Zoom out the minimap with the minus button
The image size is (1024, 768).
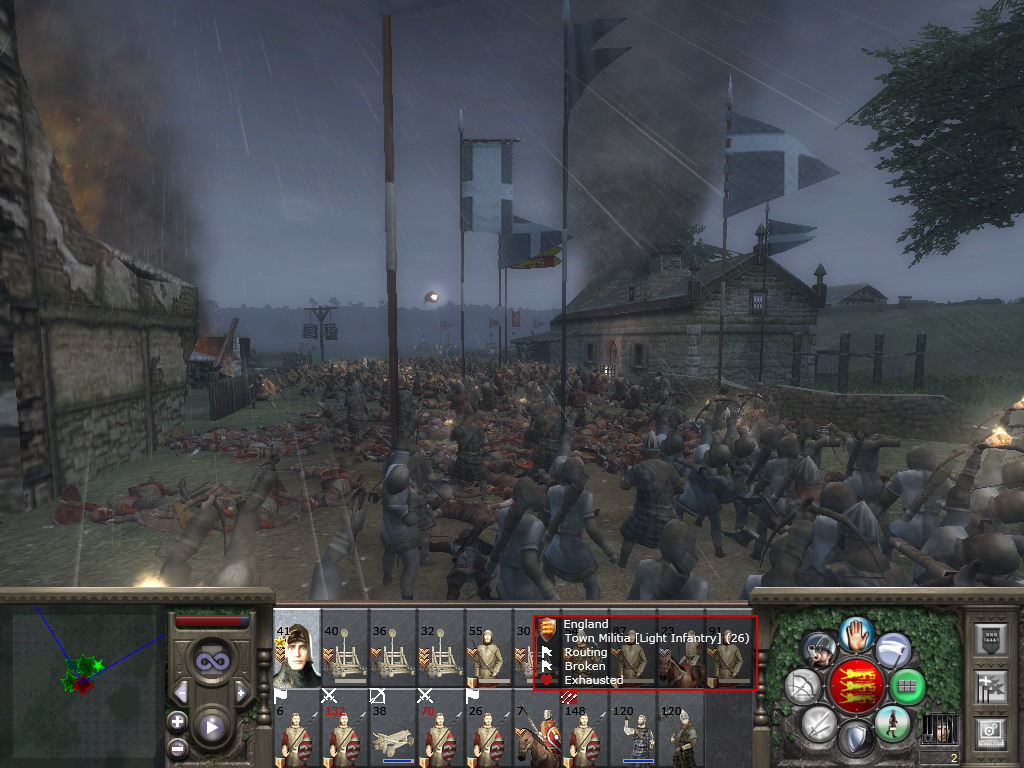pos(177,747)
